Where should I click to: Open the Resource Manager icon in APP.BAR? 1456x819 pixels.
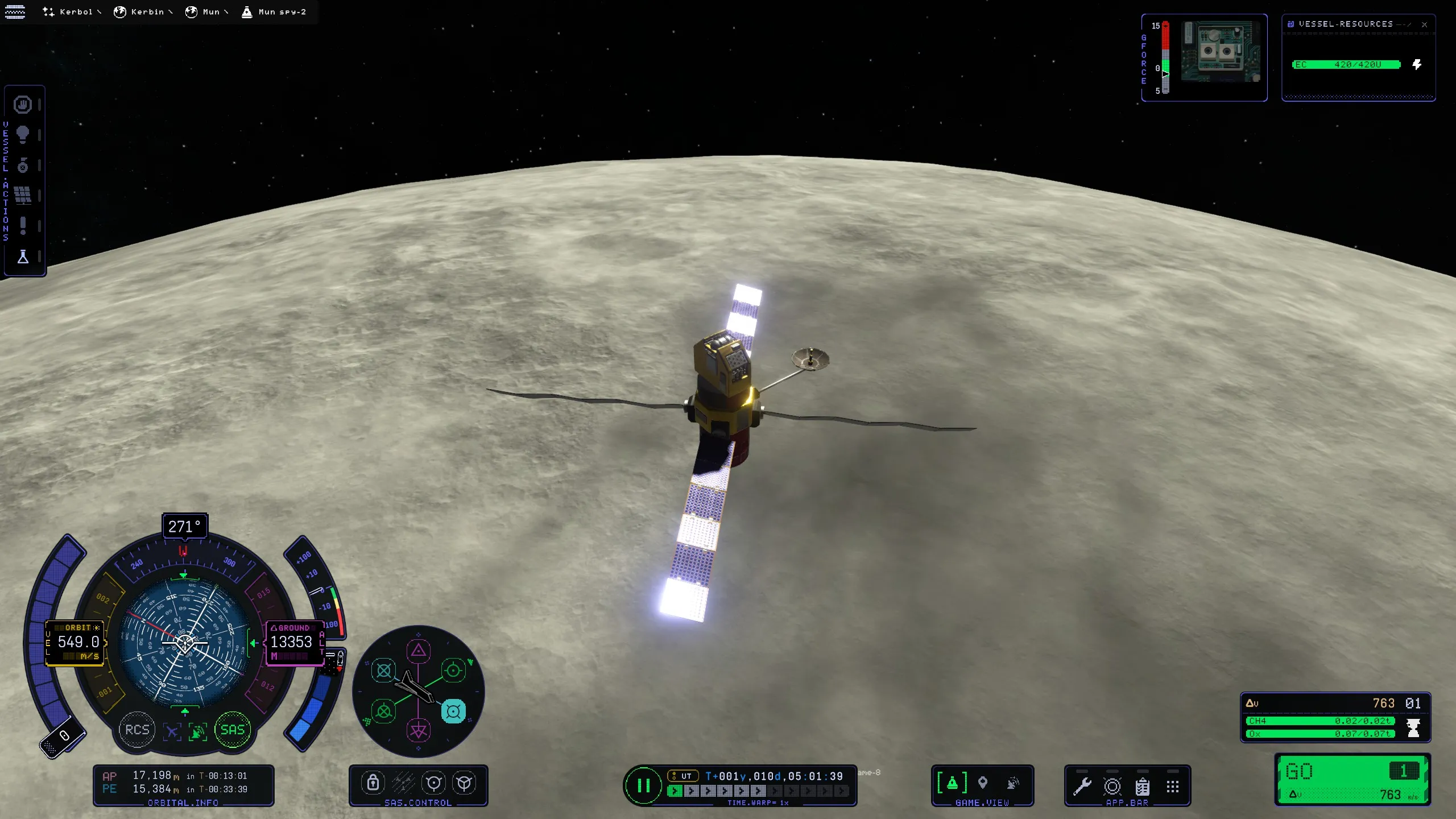(1112, 787)
